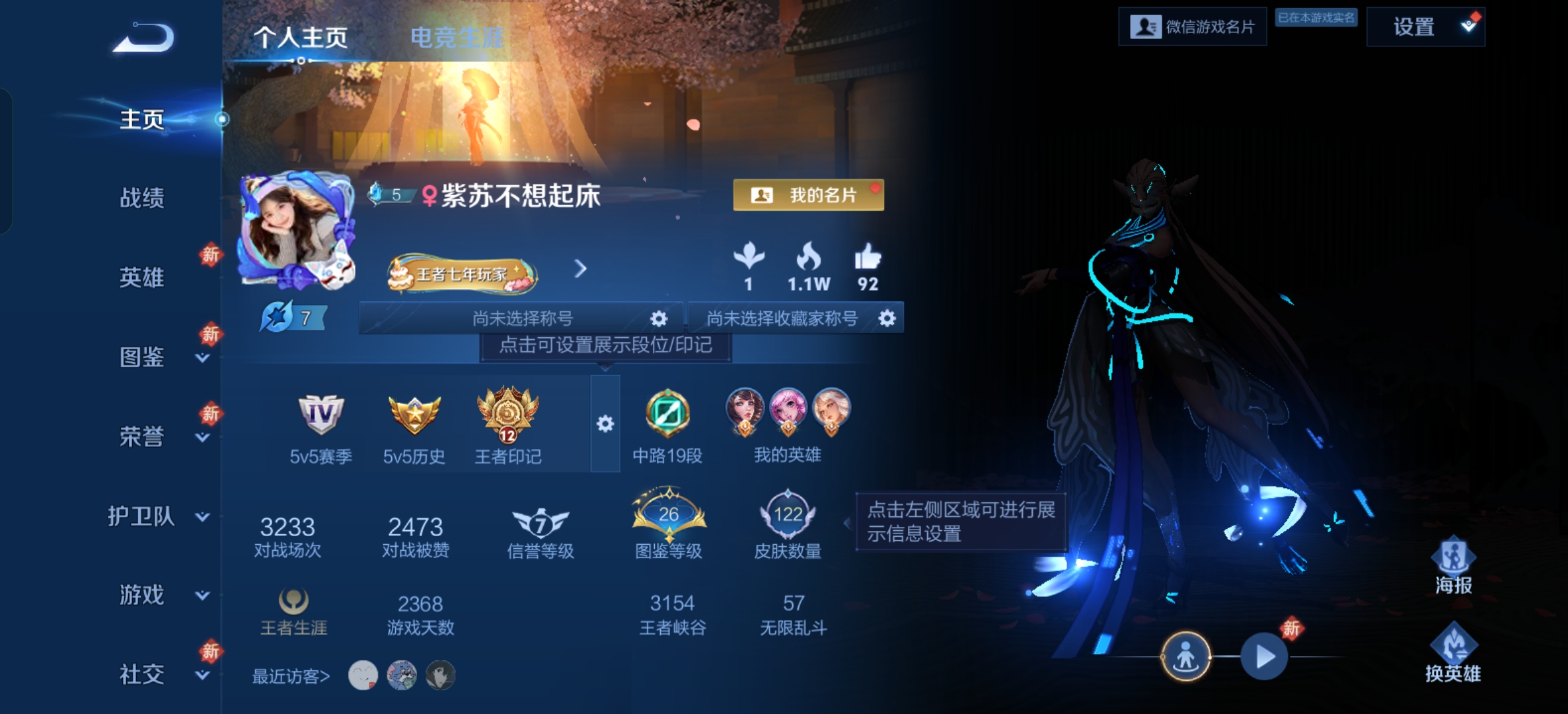Click the 我的名片 button
The width and height of the screenshot is (1568, 714).
tap(808, 195)
